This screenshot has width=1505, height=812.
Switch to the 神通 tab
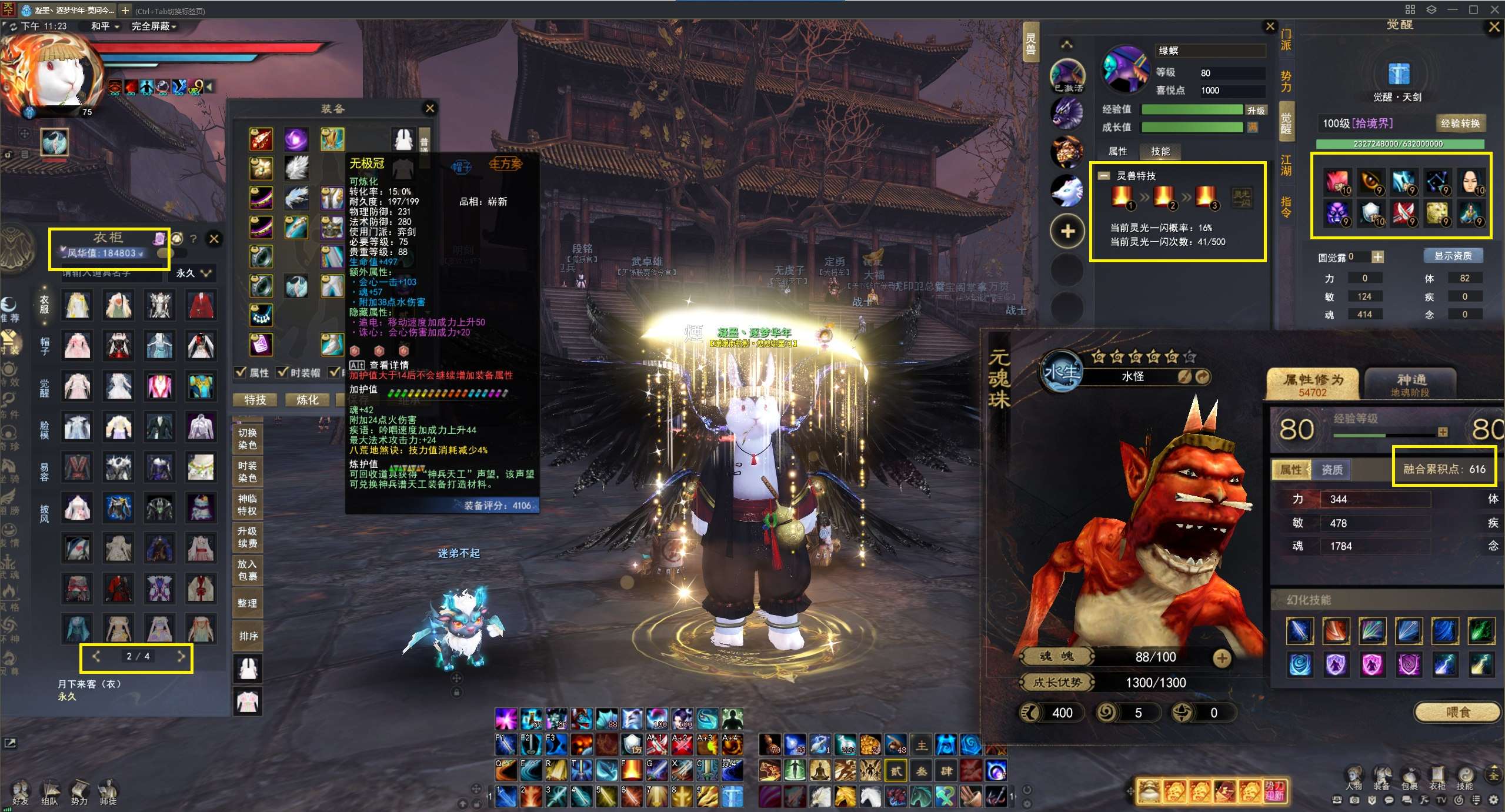pyautogui.click(x=1410, y=383)
